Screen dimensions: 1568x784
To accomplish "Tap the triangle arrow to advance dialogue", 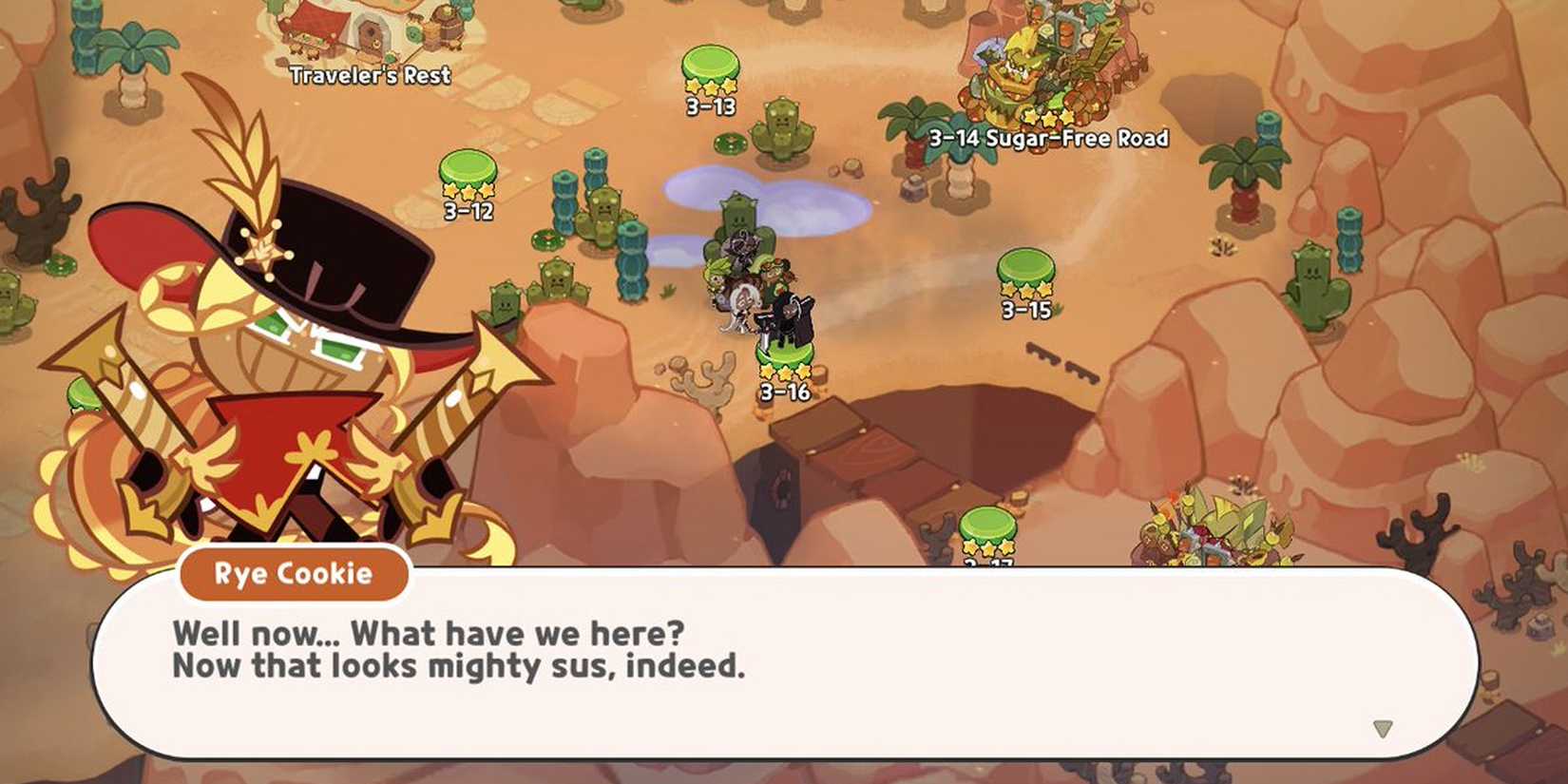I will [1383, 727].
